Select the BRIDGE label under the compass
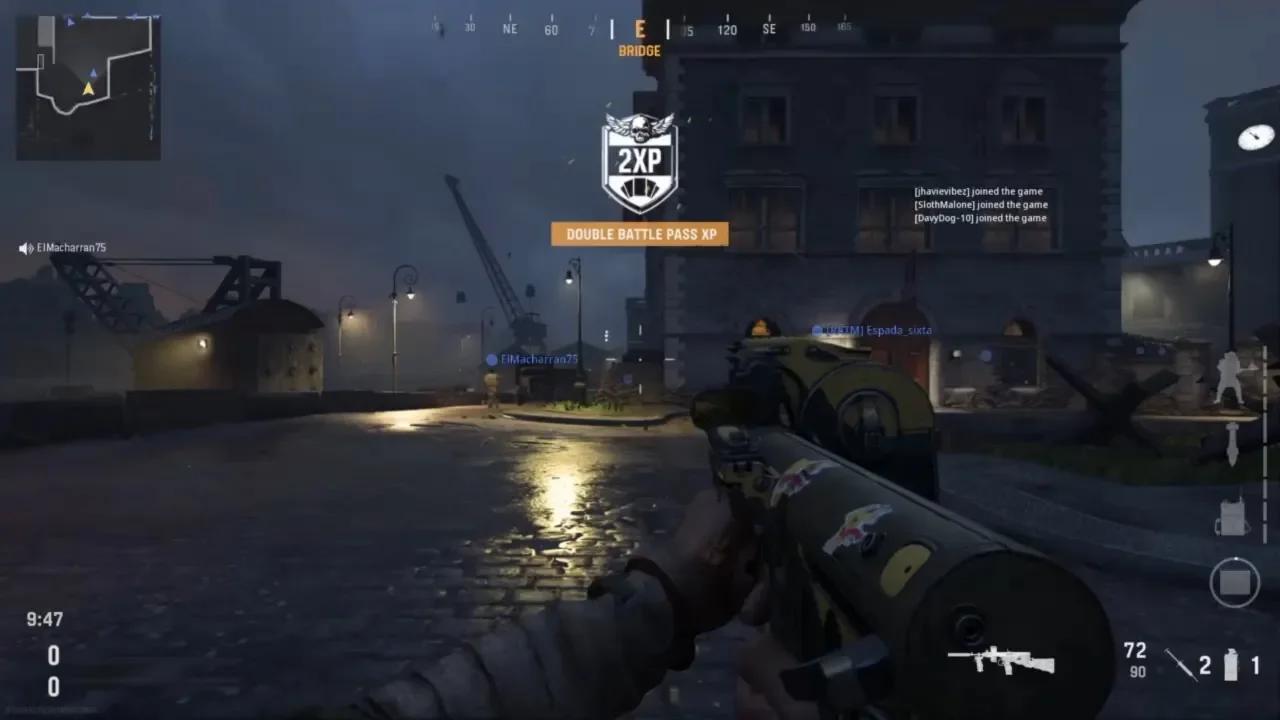 640,50
